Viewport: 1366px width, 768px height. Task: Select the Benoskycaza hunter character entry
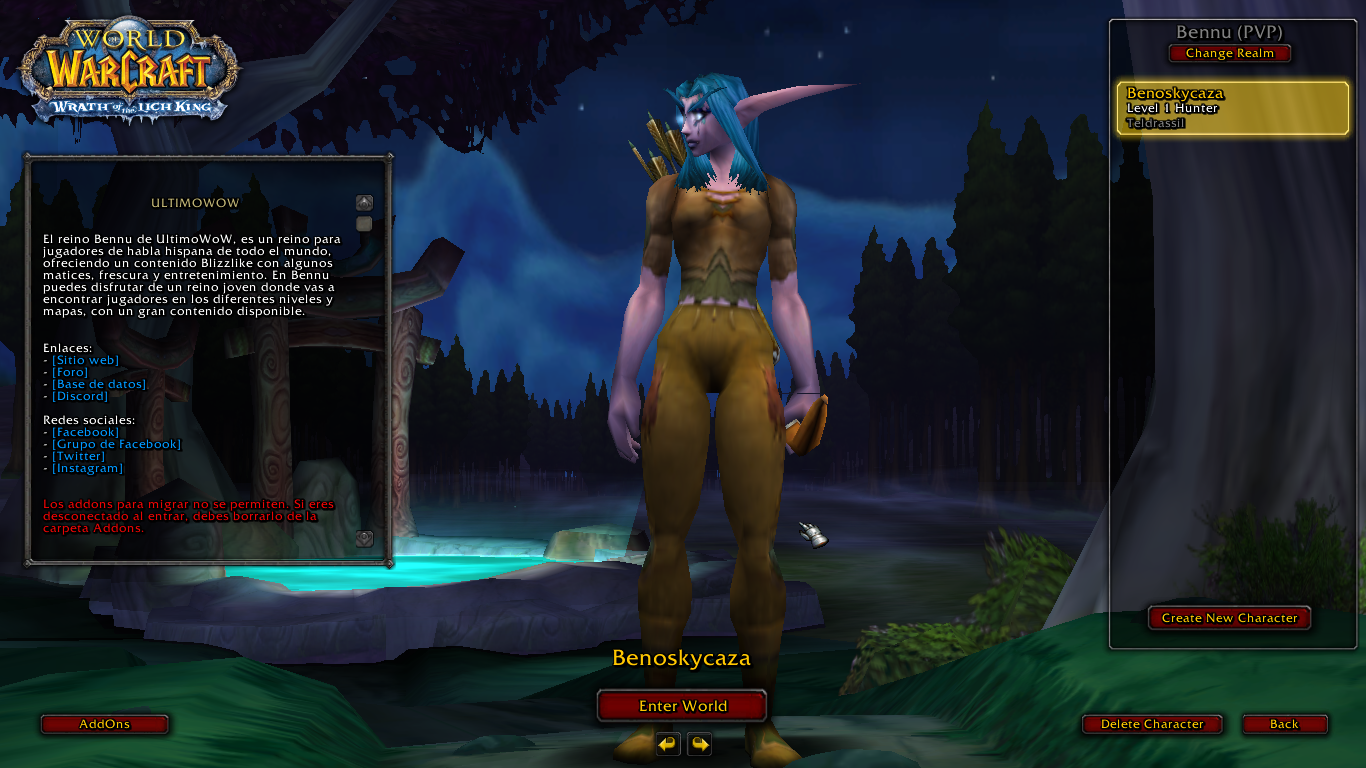pos(1232,108)
